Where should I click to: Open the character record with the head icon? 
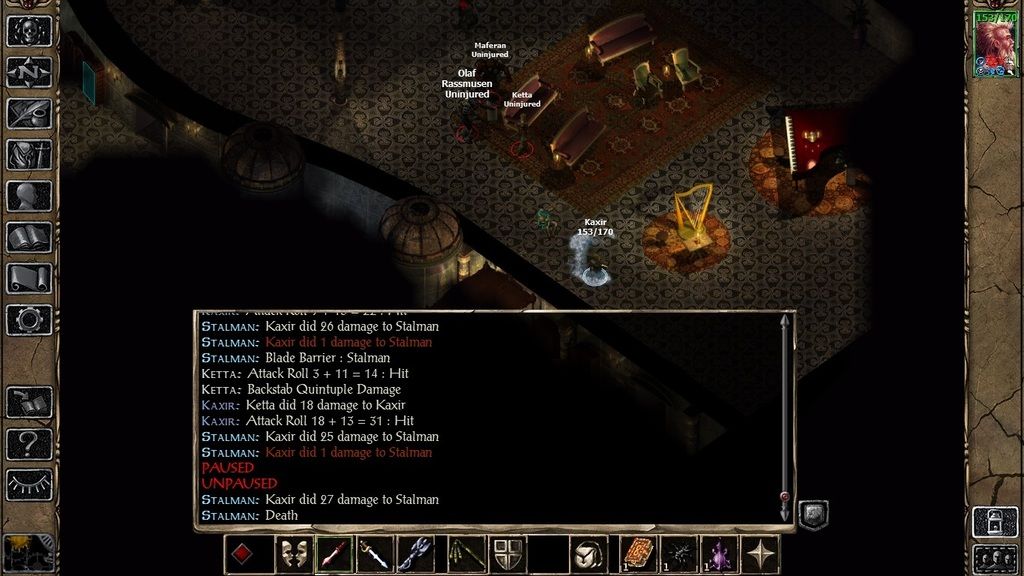[x=29, y=196]
